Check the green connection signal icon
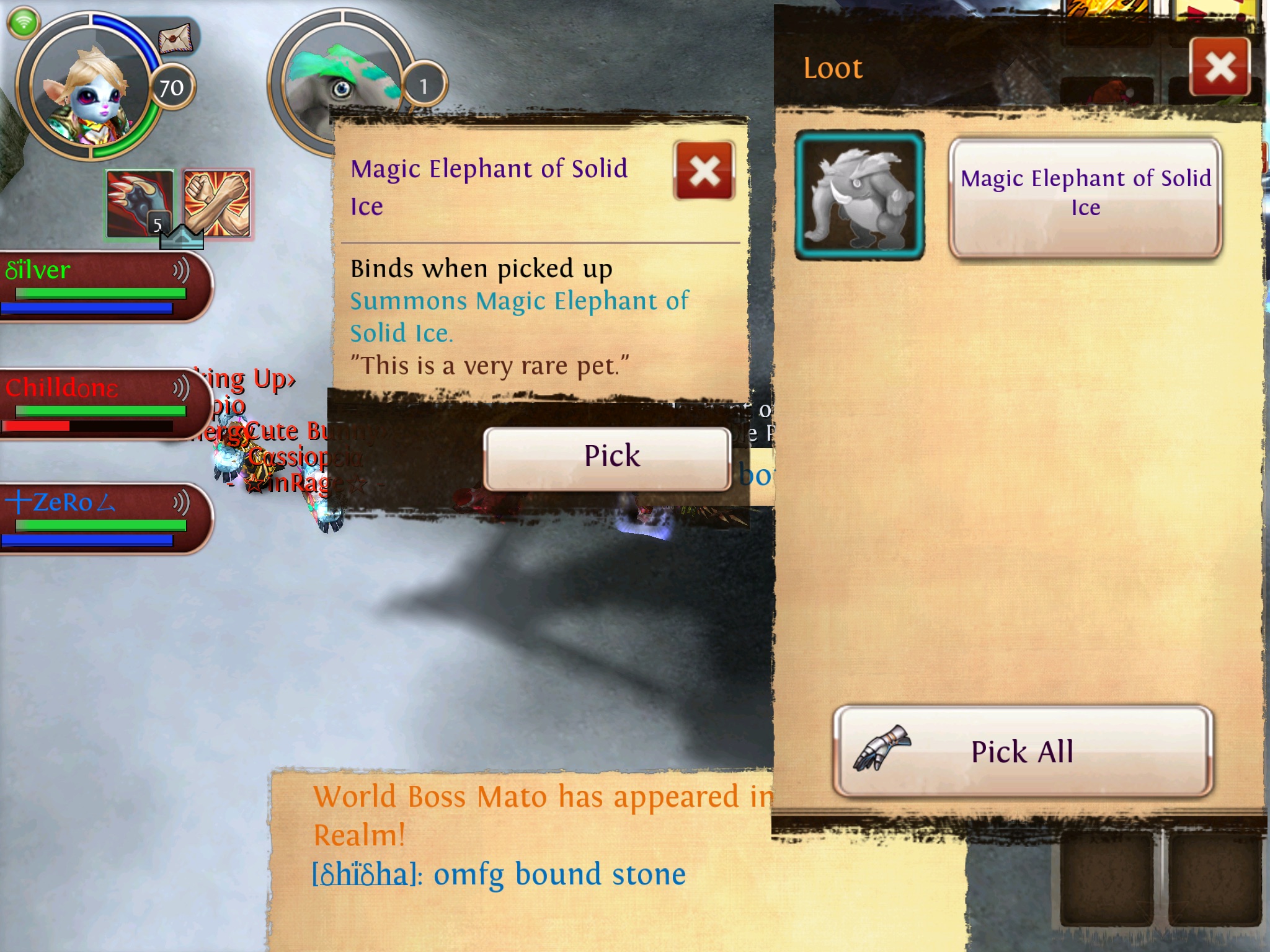 click(24, 24)
